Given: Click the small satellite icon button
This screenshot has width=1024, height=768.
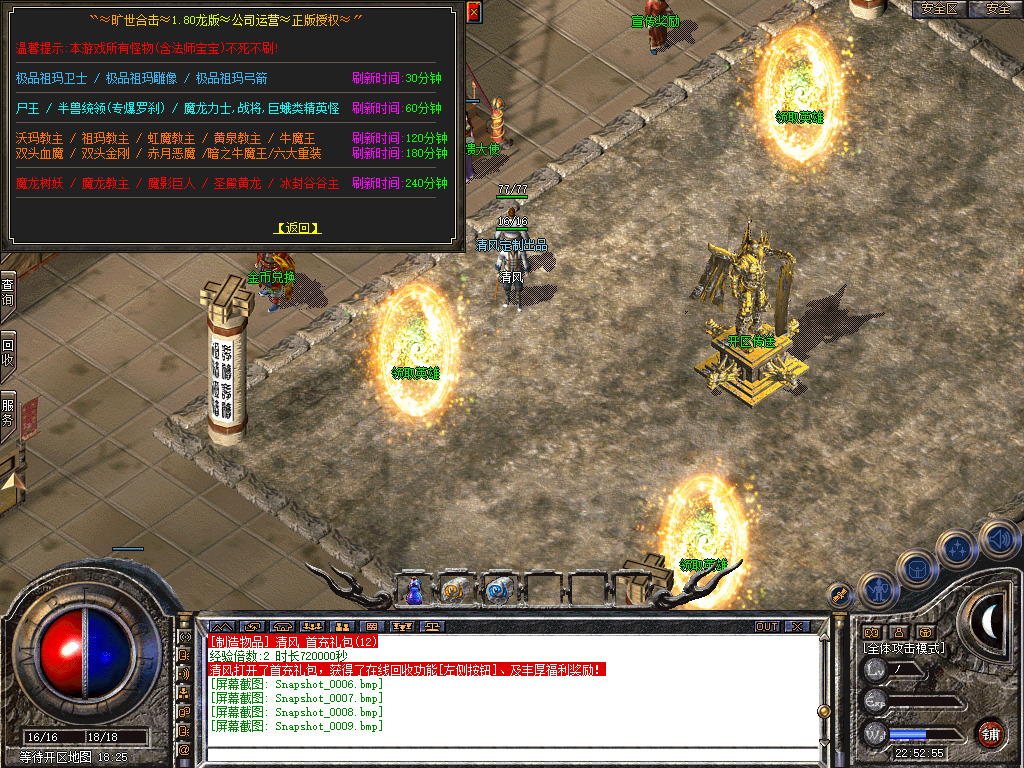Looking at the screenshot, I should click(x=841, y=594).
